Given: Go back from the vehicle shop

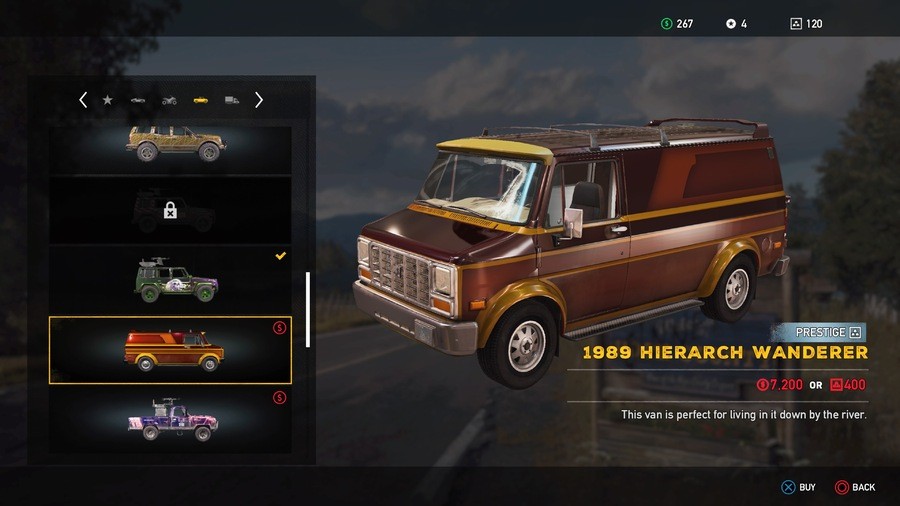Looking at the screenshot, I should pos(854,487).
